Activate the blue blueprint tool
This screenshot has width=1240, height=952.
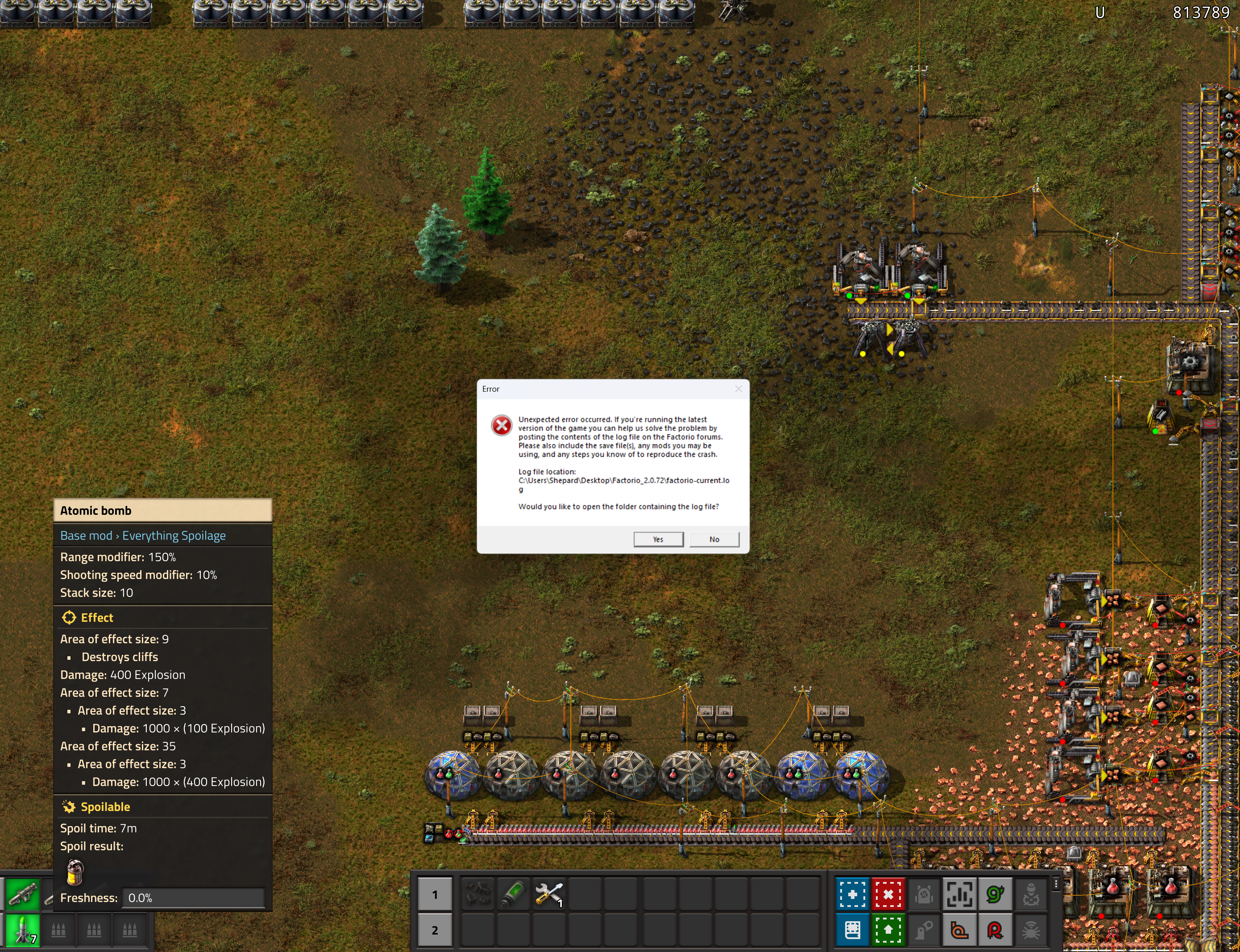click(x=852, y=895)
